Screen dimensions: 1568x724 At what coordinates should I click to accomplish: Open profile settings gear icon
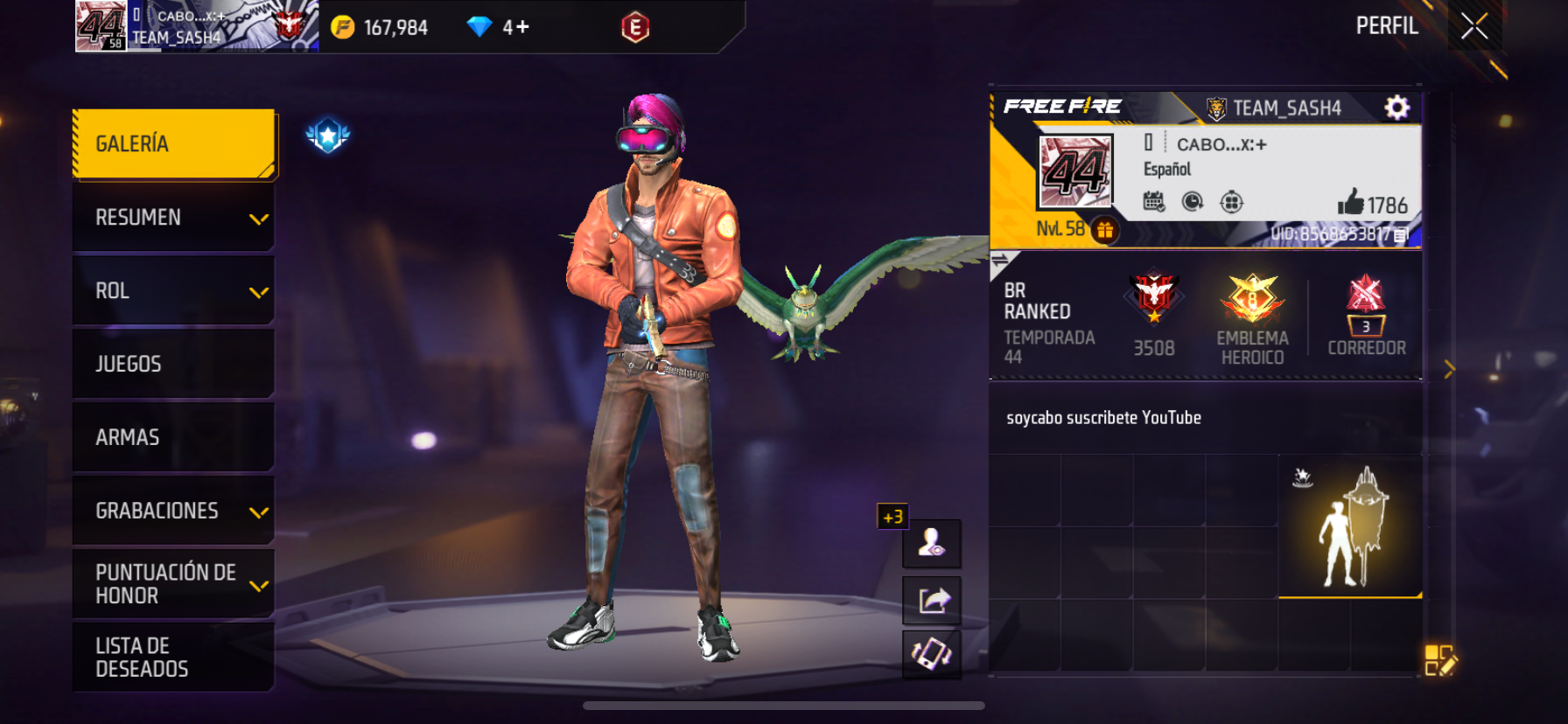pyautogui.click(x=1397, y=108)
